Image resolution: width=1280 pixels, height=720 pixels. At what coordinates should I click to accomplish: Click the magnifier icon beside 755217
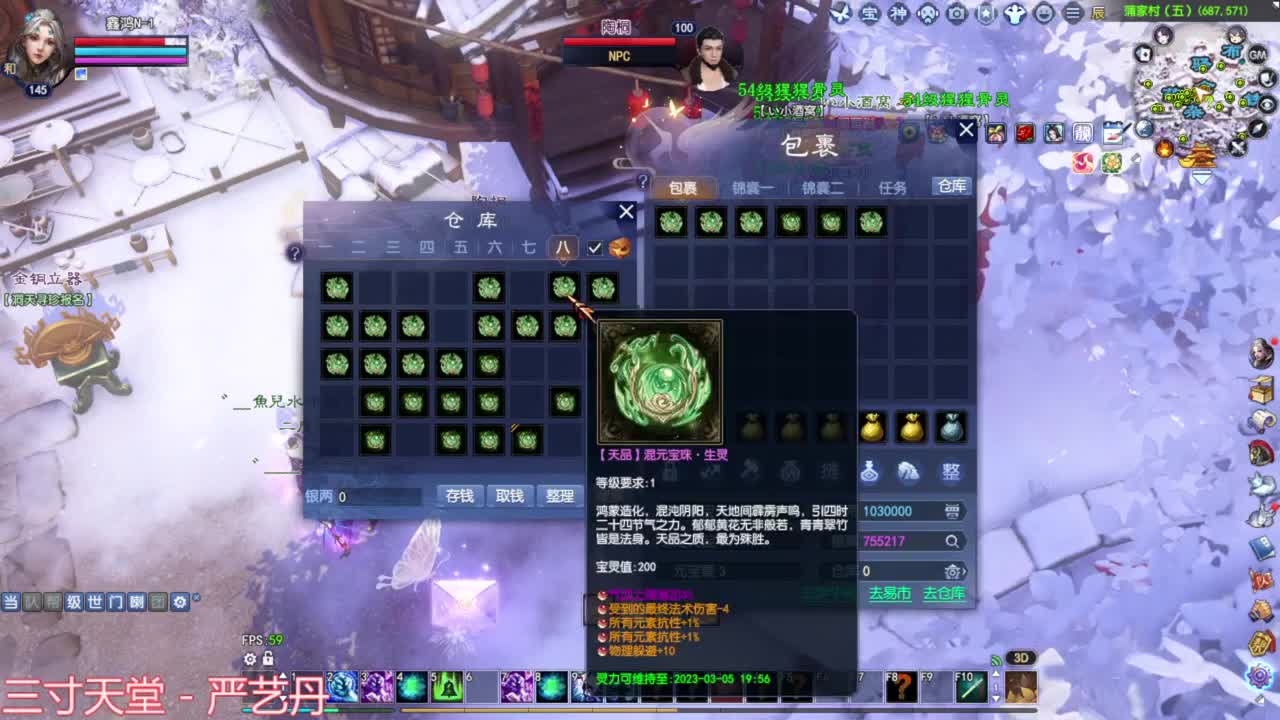pyautogui.click(x=951, y=541)
